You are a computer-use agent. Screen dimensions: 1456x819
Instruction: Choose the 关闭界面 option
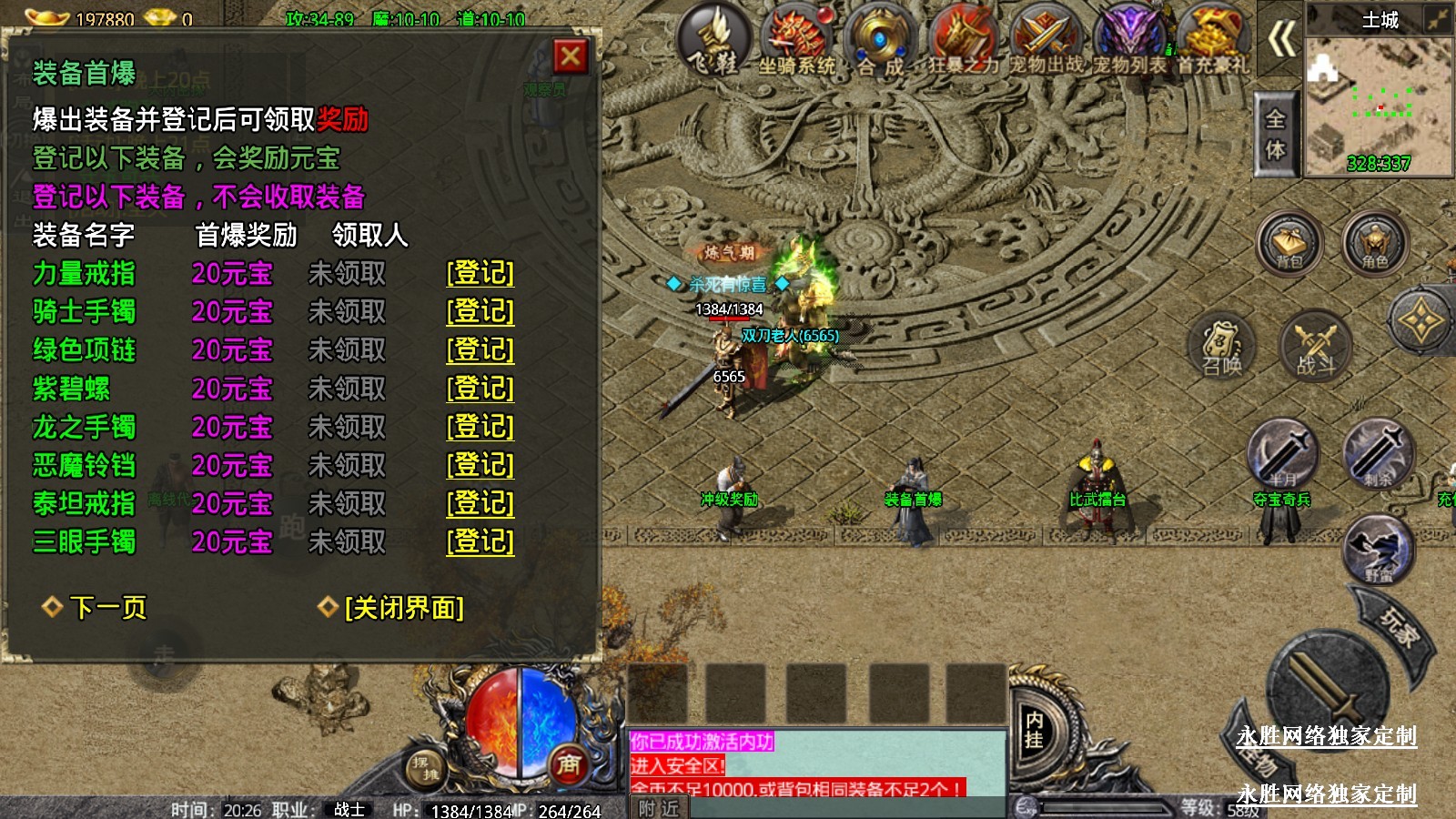(403, 607)
